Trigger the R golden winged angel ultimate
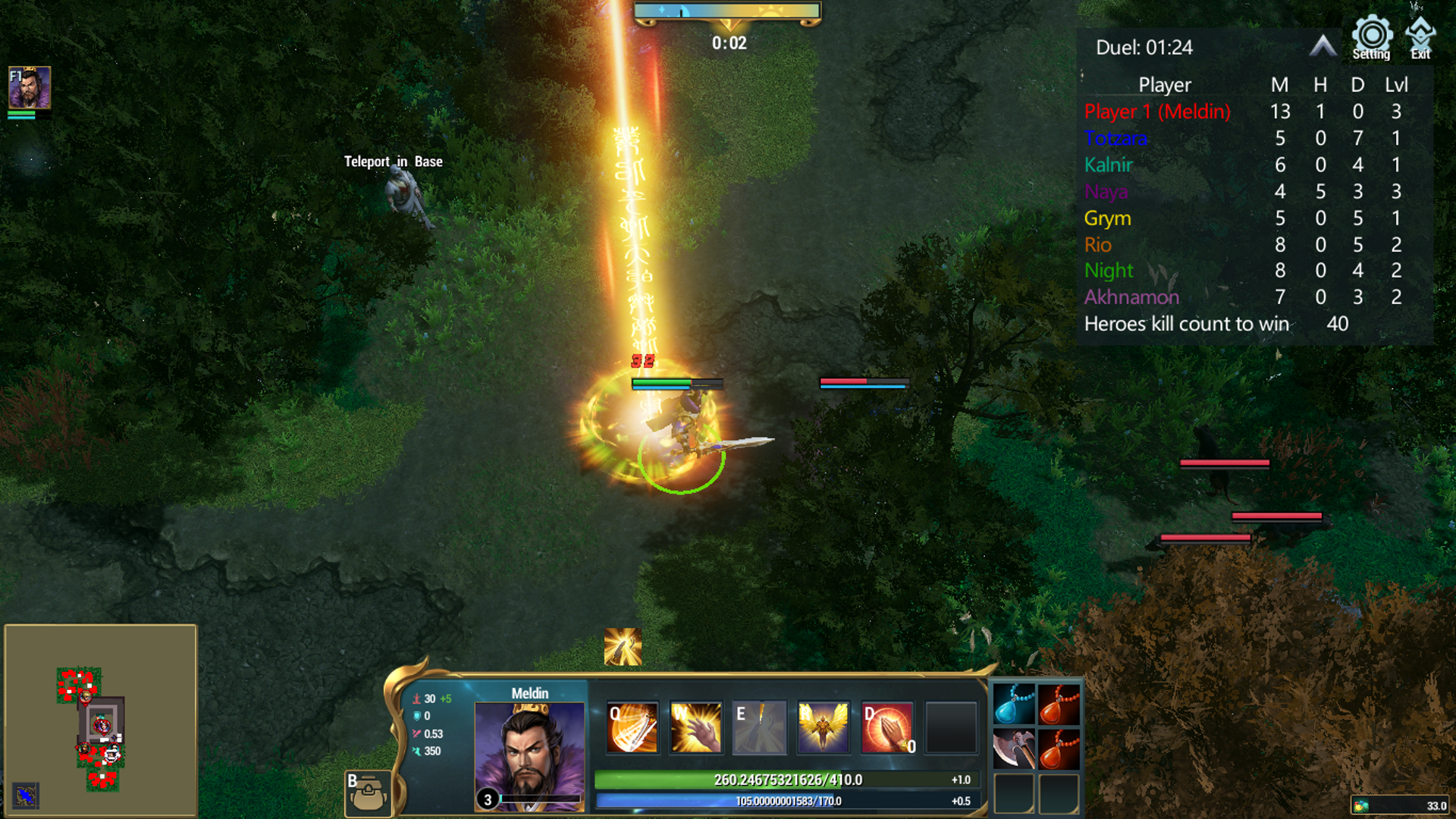Screen dimensions: 1456x819 823,728
